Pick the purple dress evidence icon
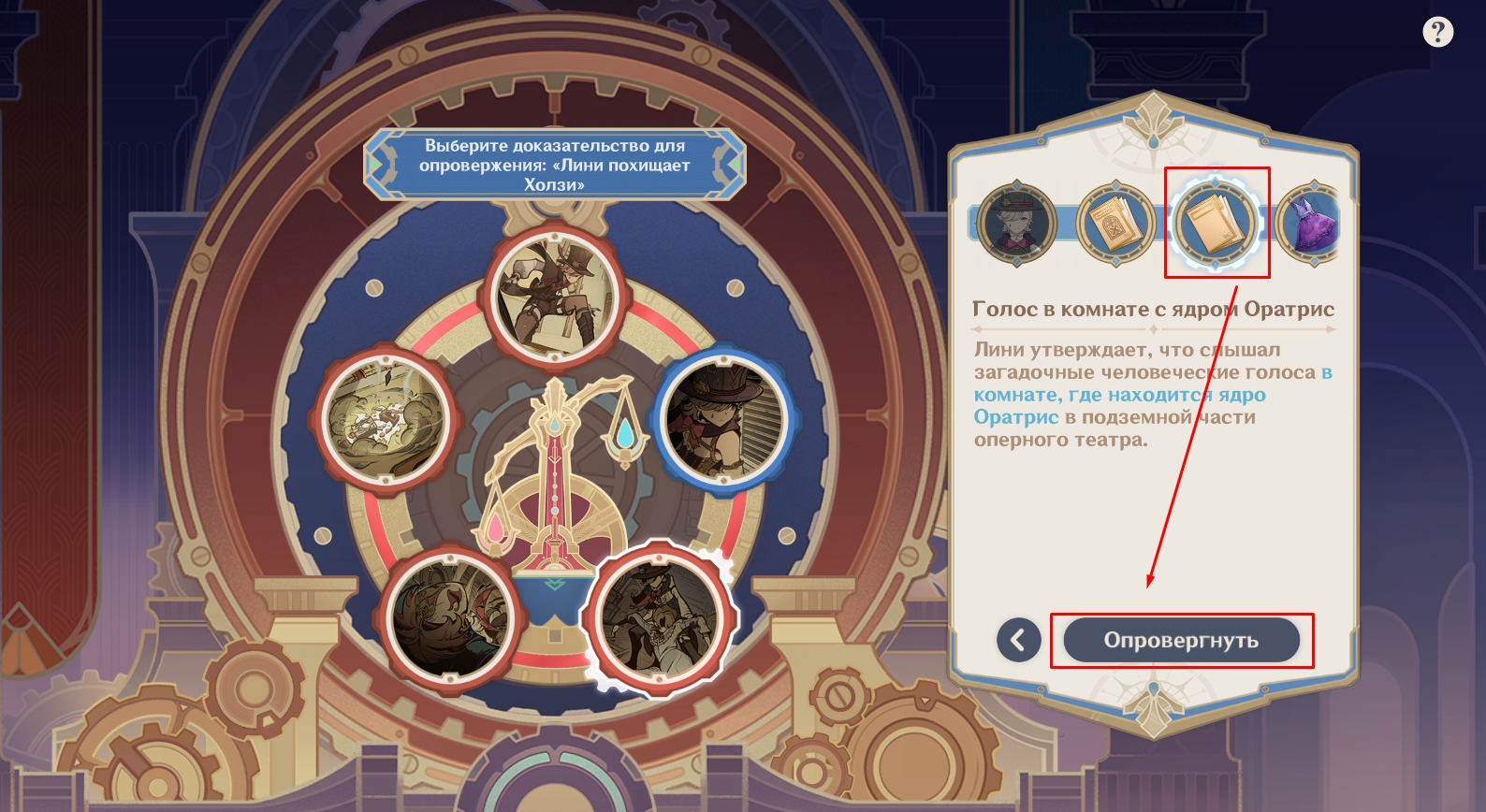The image size is (1486, 812). (x=1310, y=224)
